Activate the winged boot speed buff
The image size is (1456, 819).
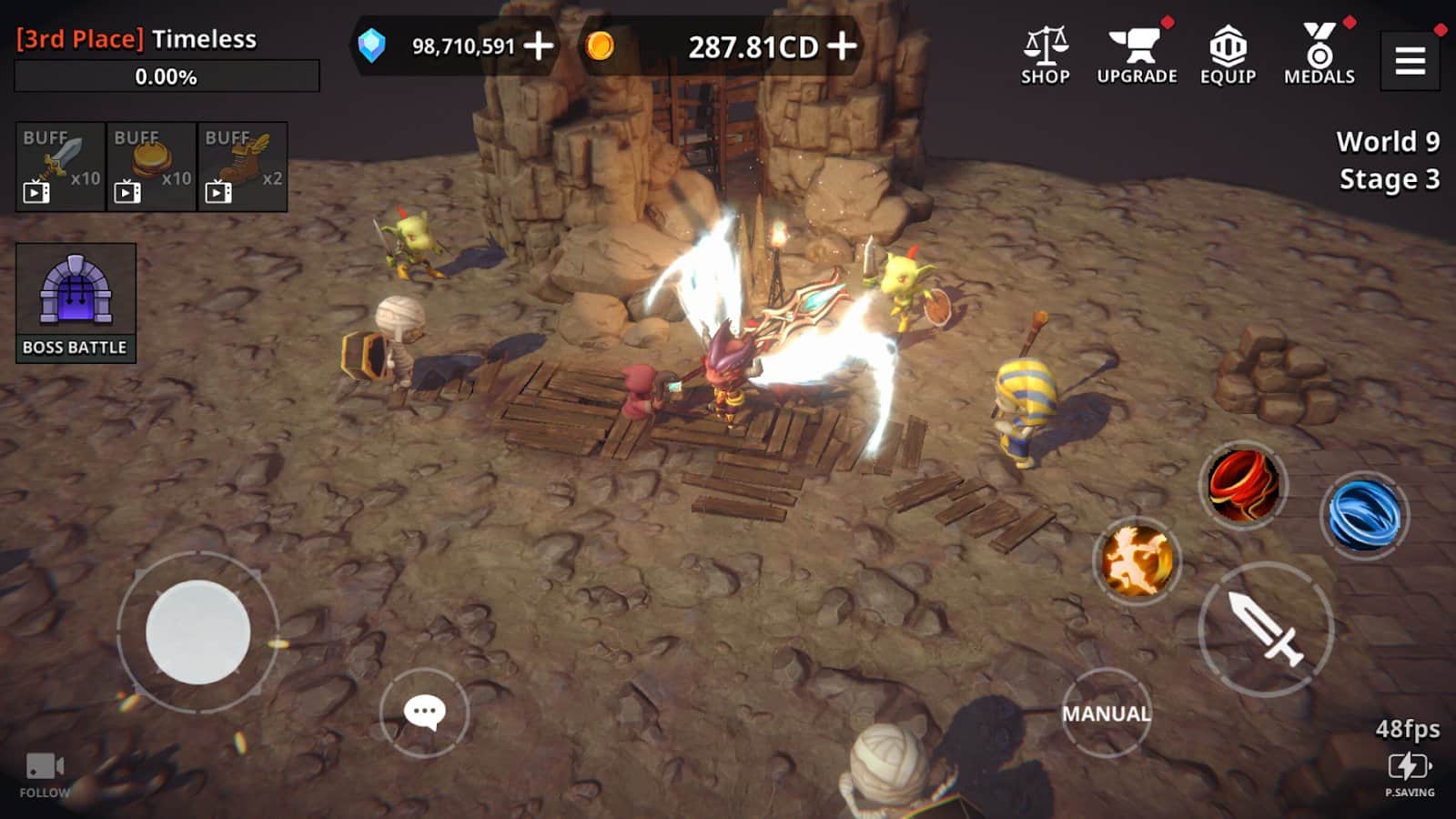coord(243,167)
